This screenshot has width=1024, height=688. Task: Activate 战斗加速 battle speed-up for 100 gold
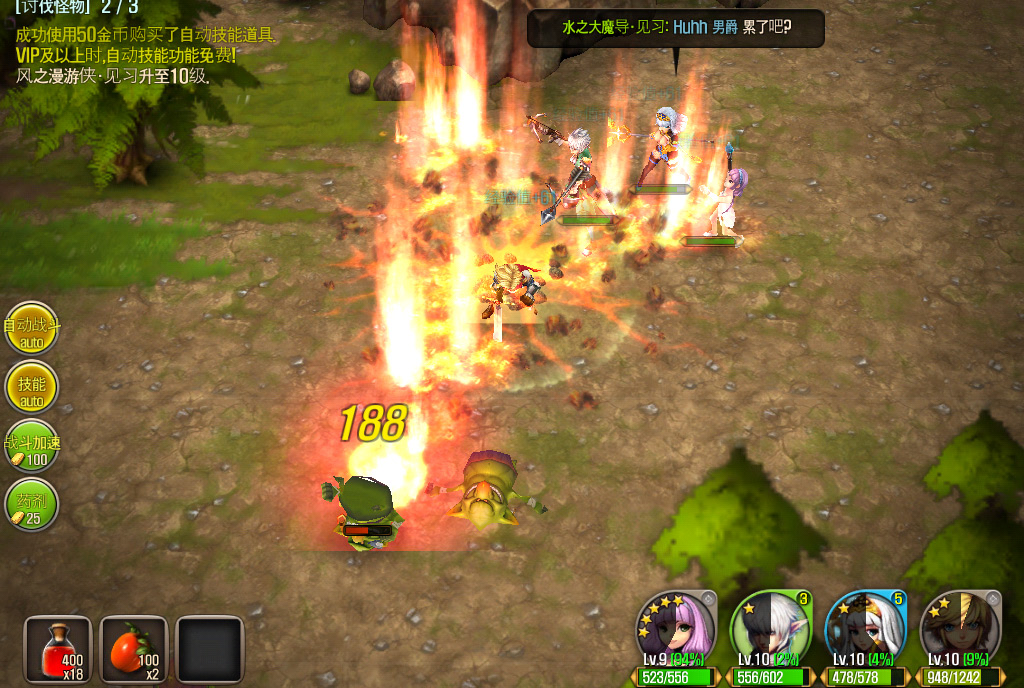click(x=31, y=447)
